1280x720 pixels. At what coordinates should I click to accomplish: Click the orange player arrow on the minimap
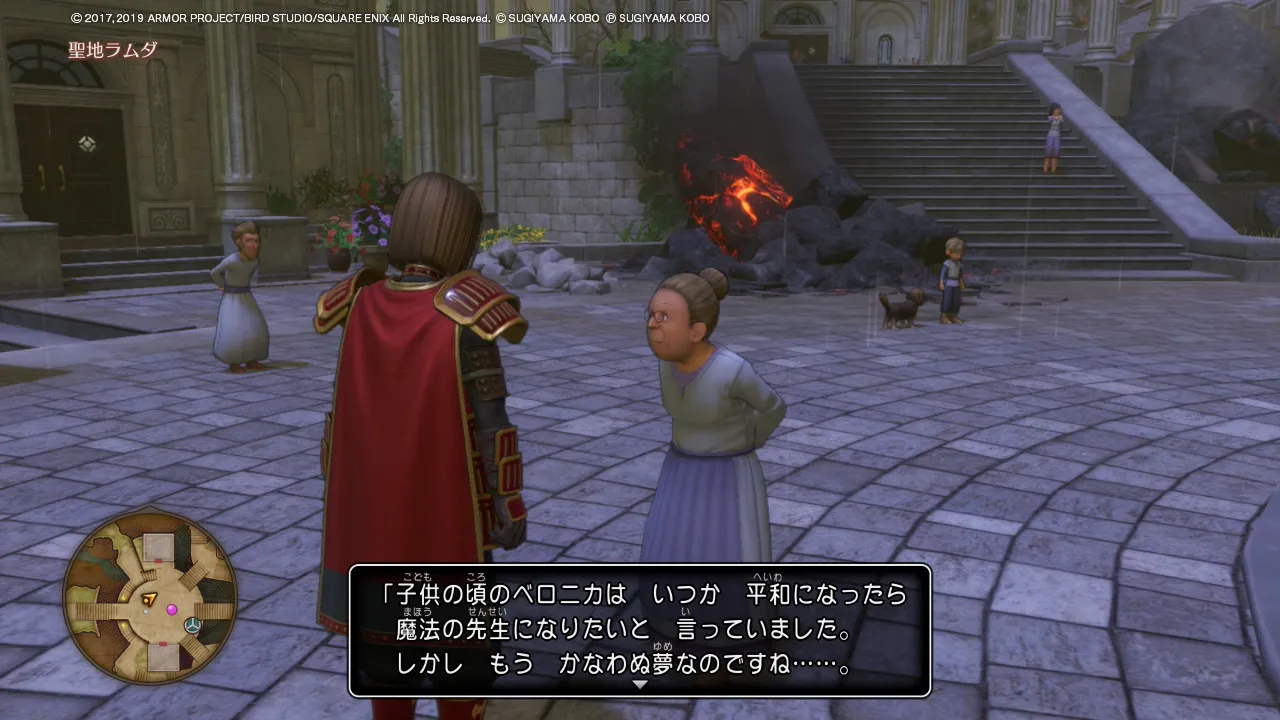149,600
